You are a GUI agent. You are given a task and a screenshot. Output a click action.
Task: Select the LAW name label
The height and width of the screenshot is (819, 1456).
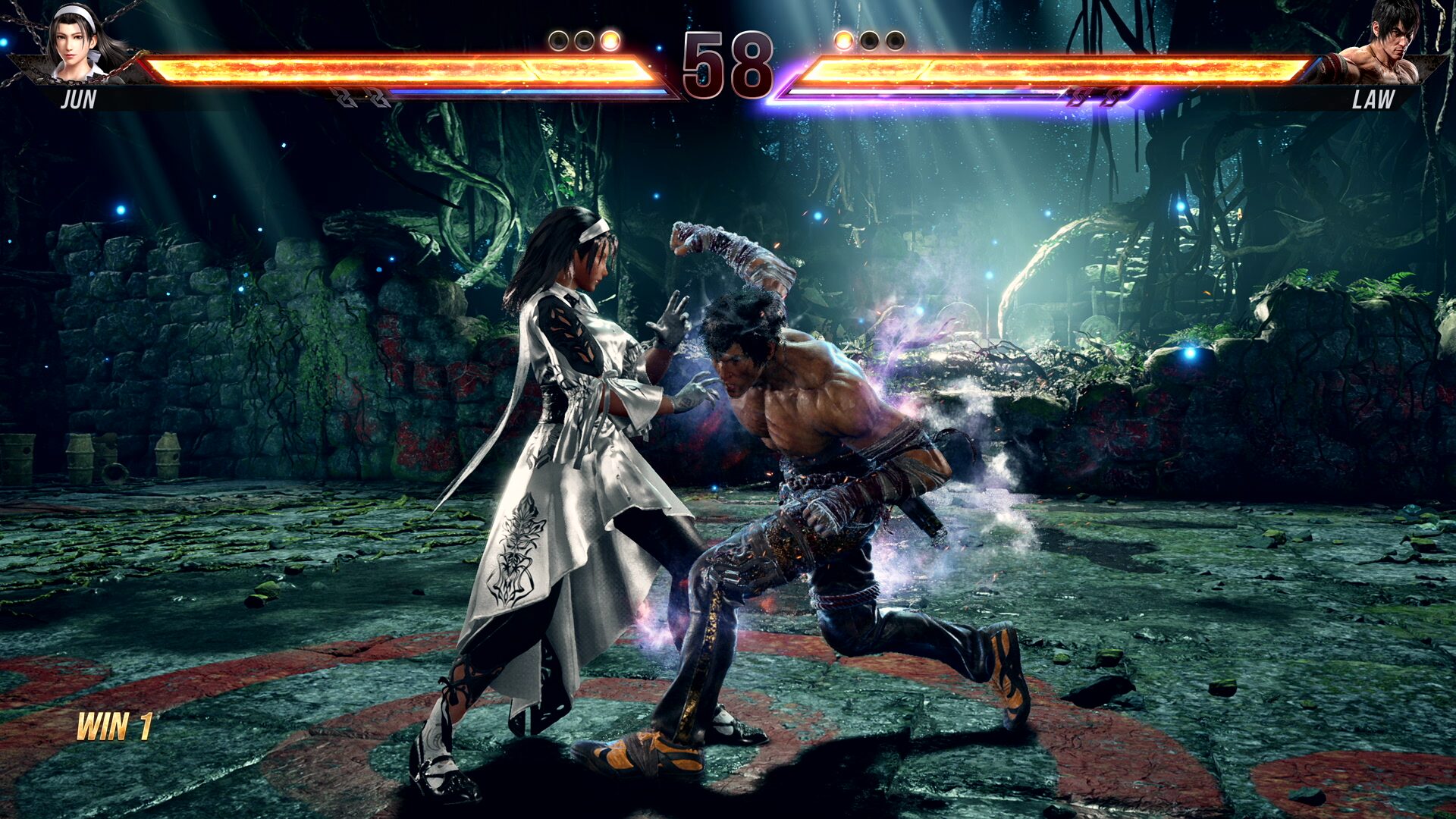[1374, 97]
